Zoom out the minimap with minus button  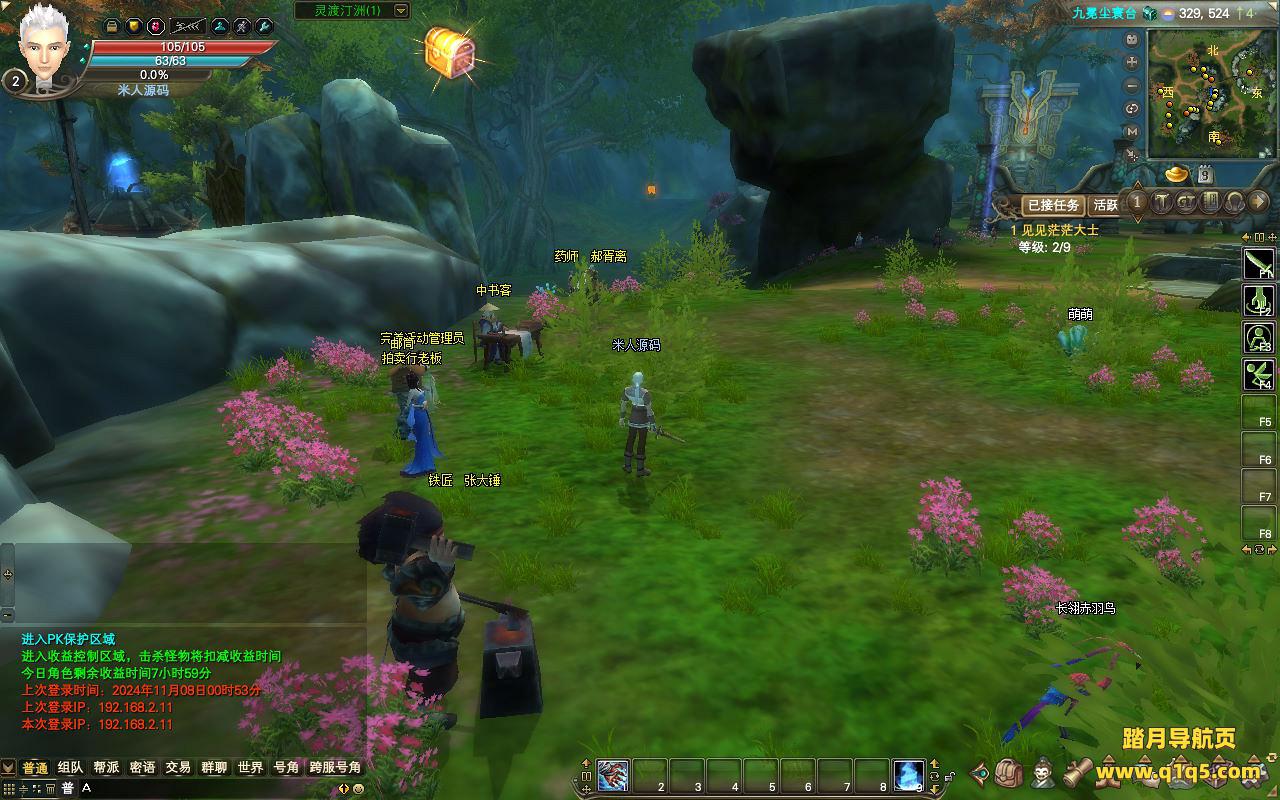(x=1132, y=84)
